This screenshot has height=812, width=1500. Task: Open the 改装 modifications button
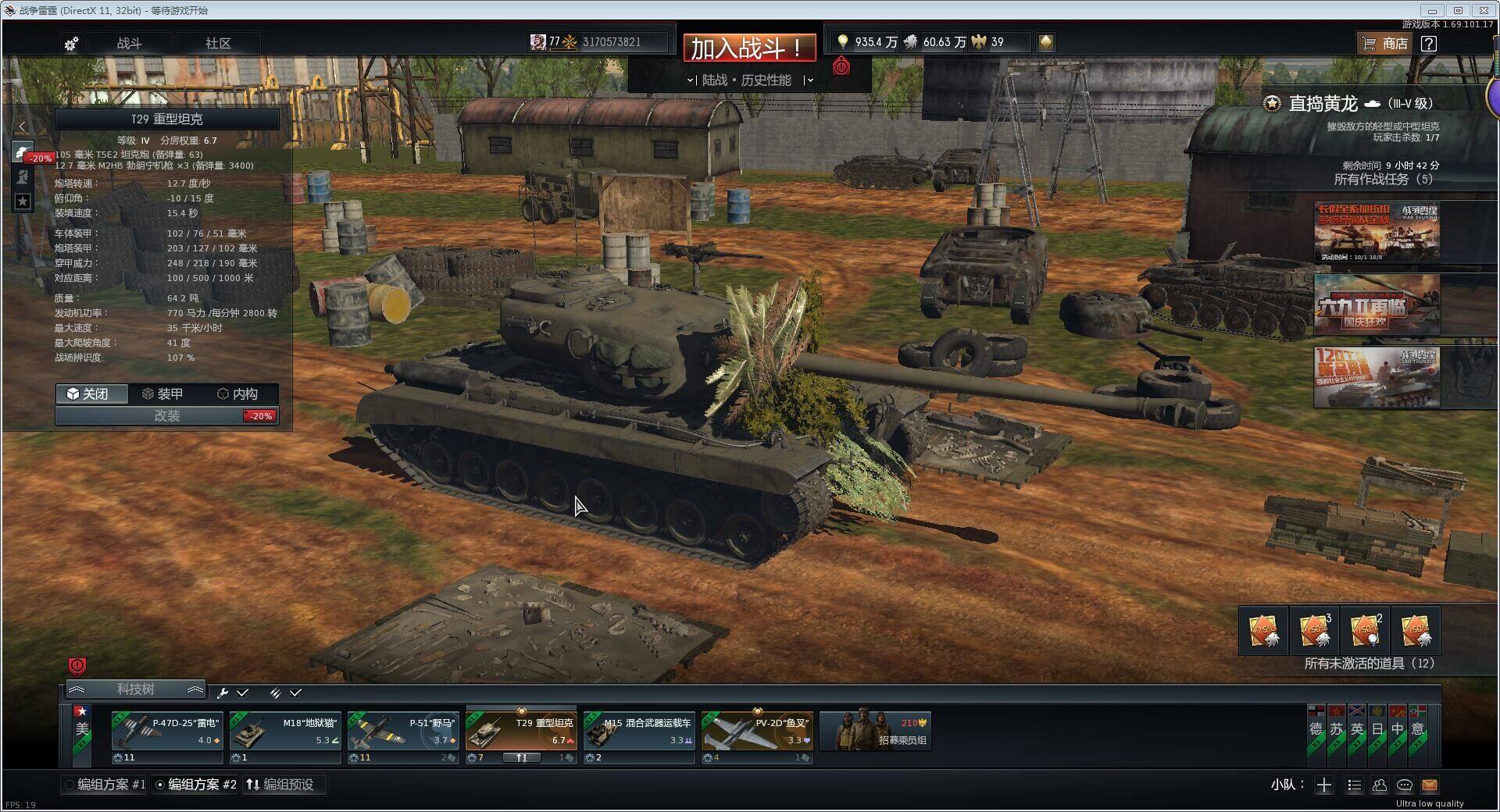tap(166, 416)
